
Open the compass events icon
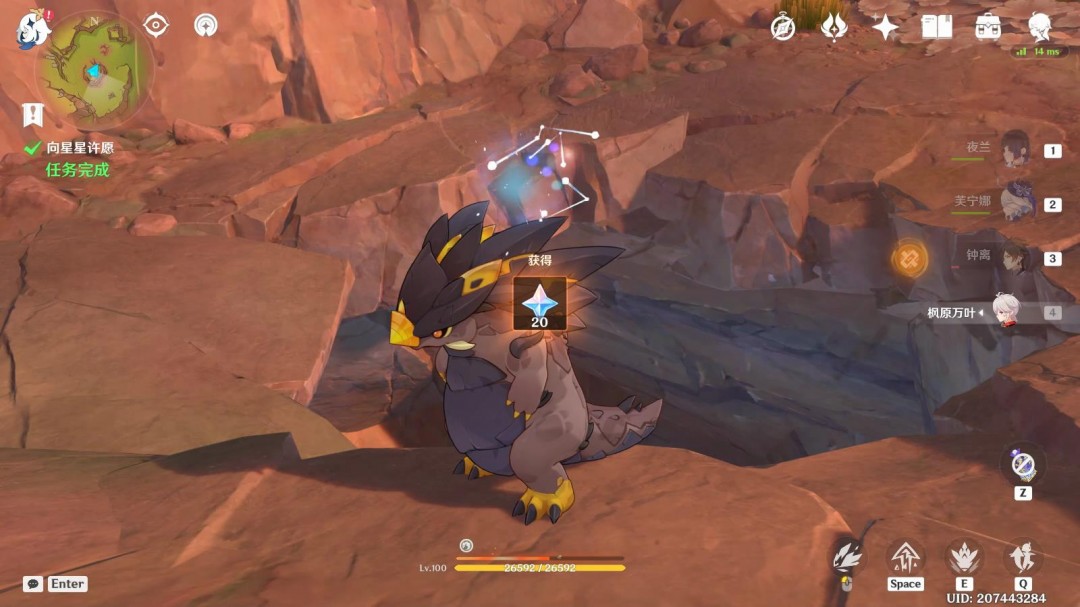coord(783,27)
